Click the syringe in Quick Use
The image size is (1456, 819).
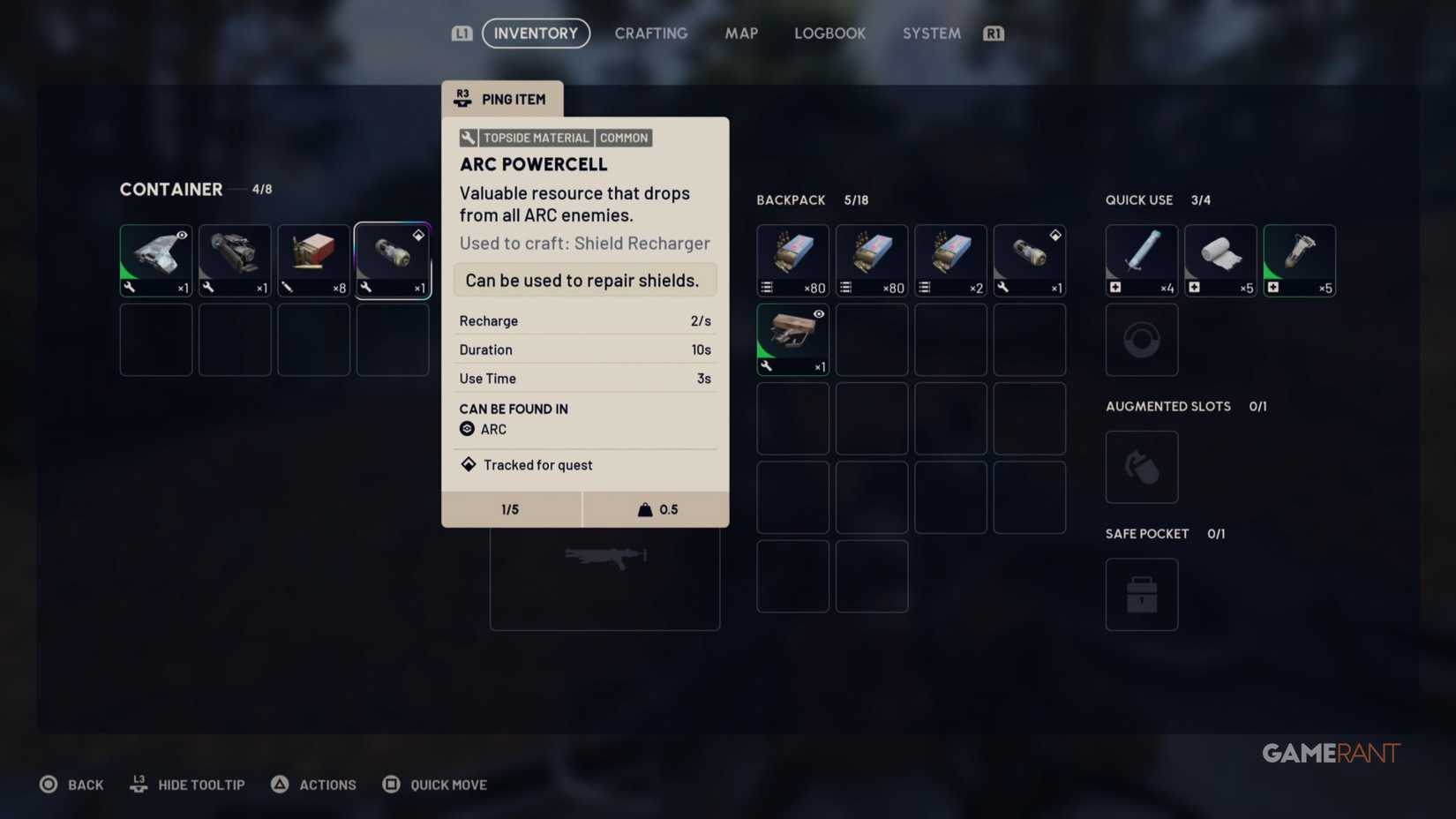click(x=1140, y=259)
